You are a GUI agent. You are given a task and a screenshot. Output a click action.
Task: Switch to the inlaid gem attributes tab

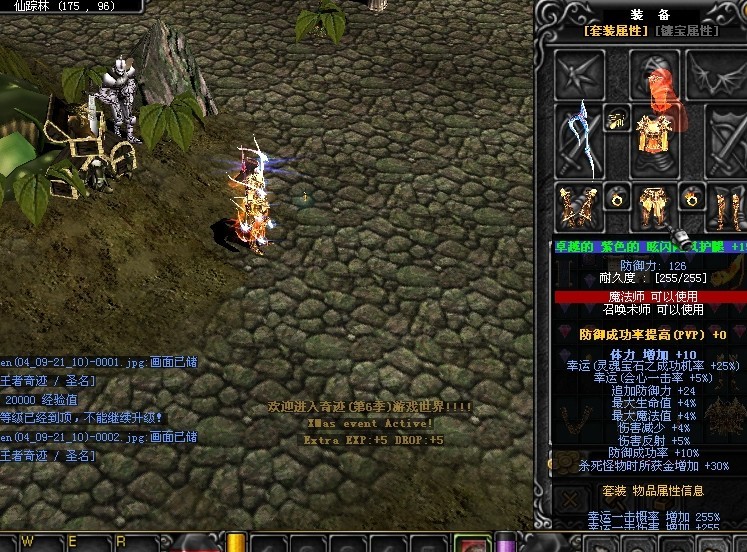click(686, 31)
